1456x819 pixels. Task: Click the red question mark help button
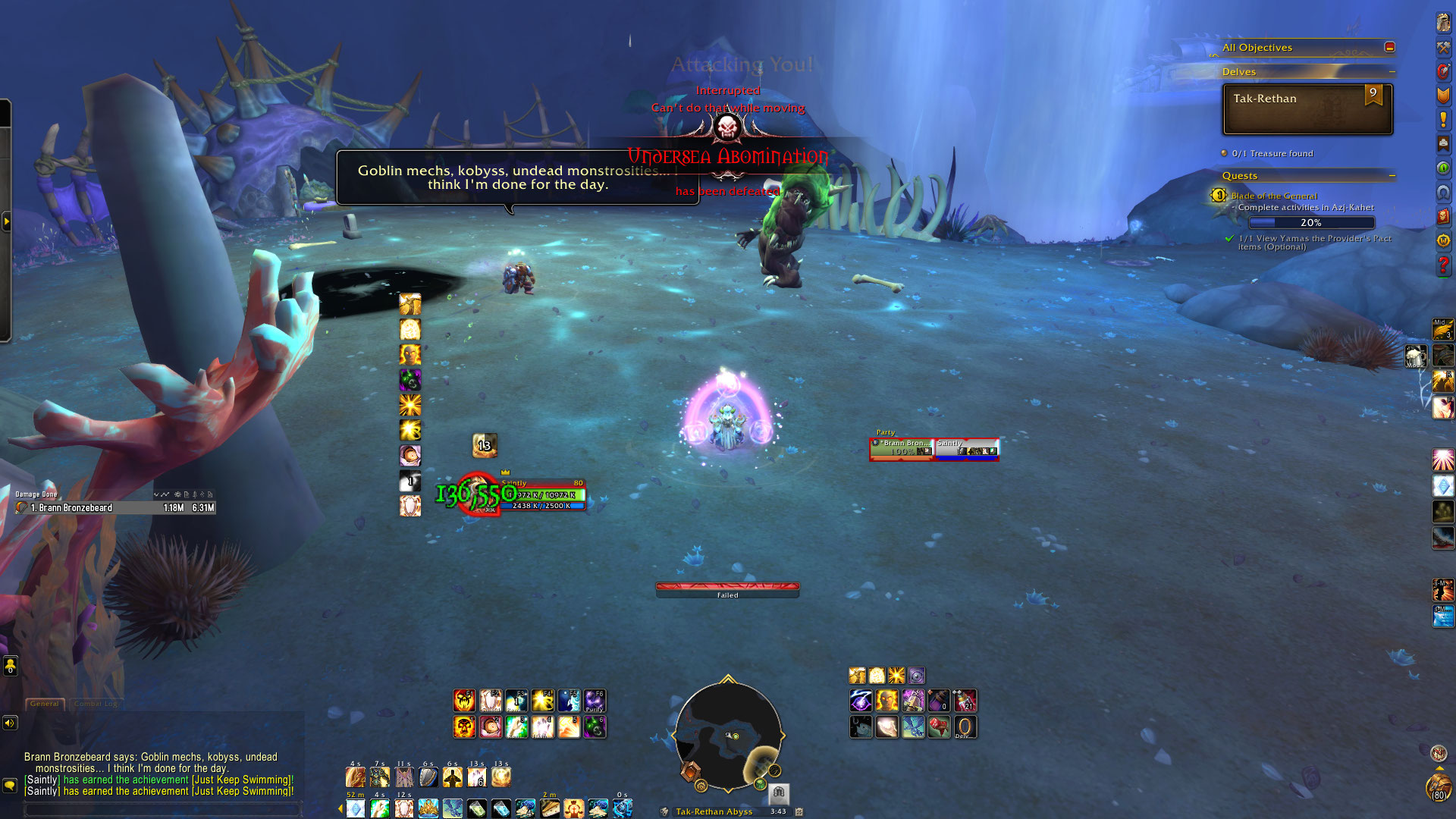click(x=1443, y=265)
